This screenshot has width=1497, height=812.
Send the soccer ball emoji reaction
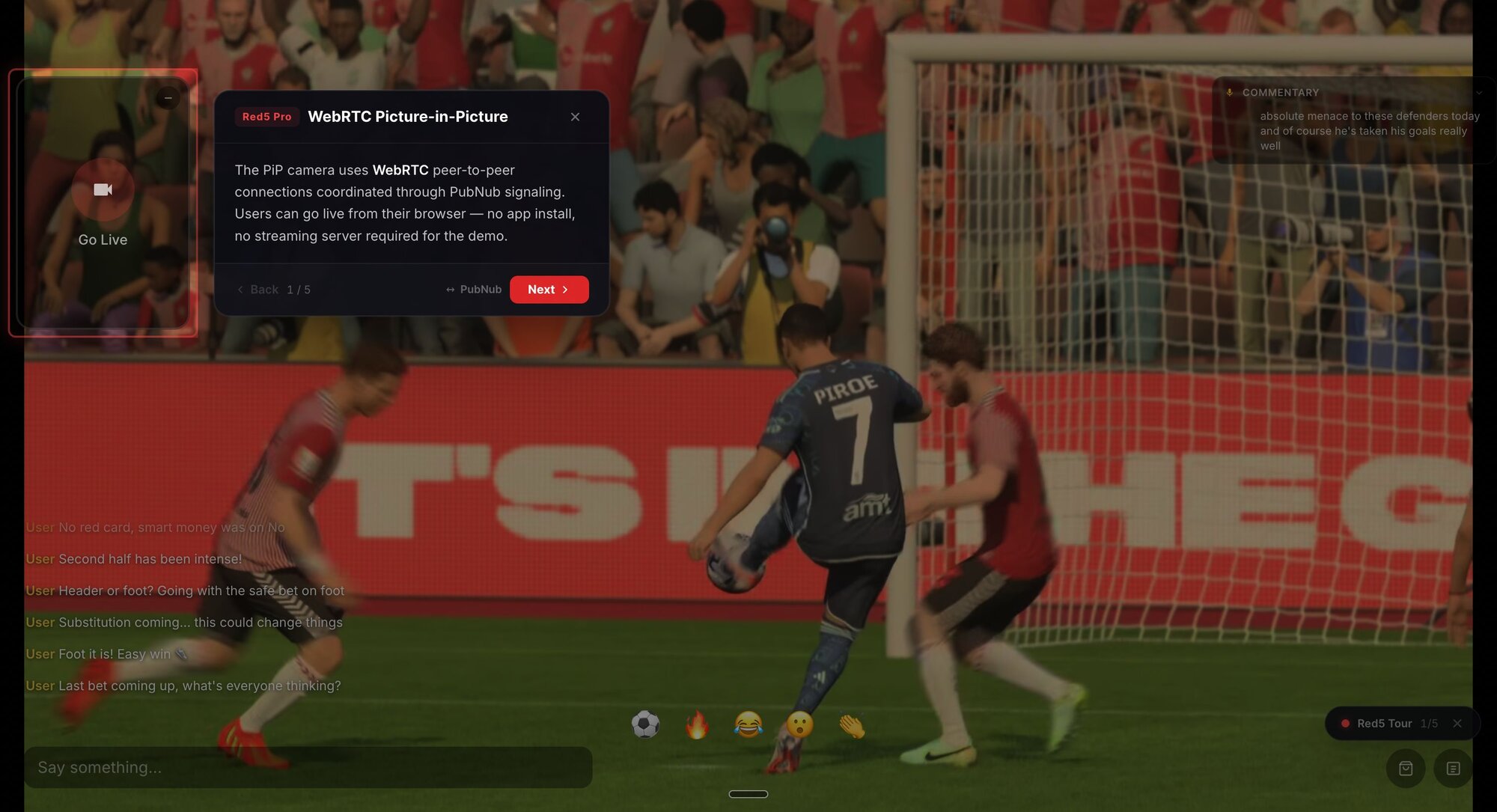(645, 724)
